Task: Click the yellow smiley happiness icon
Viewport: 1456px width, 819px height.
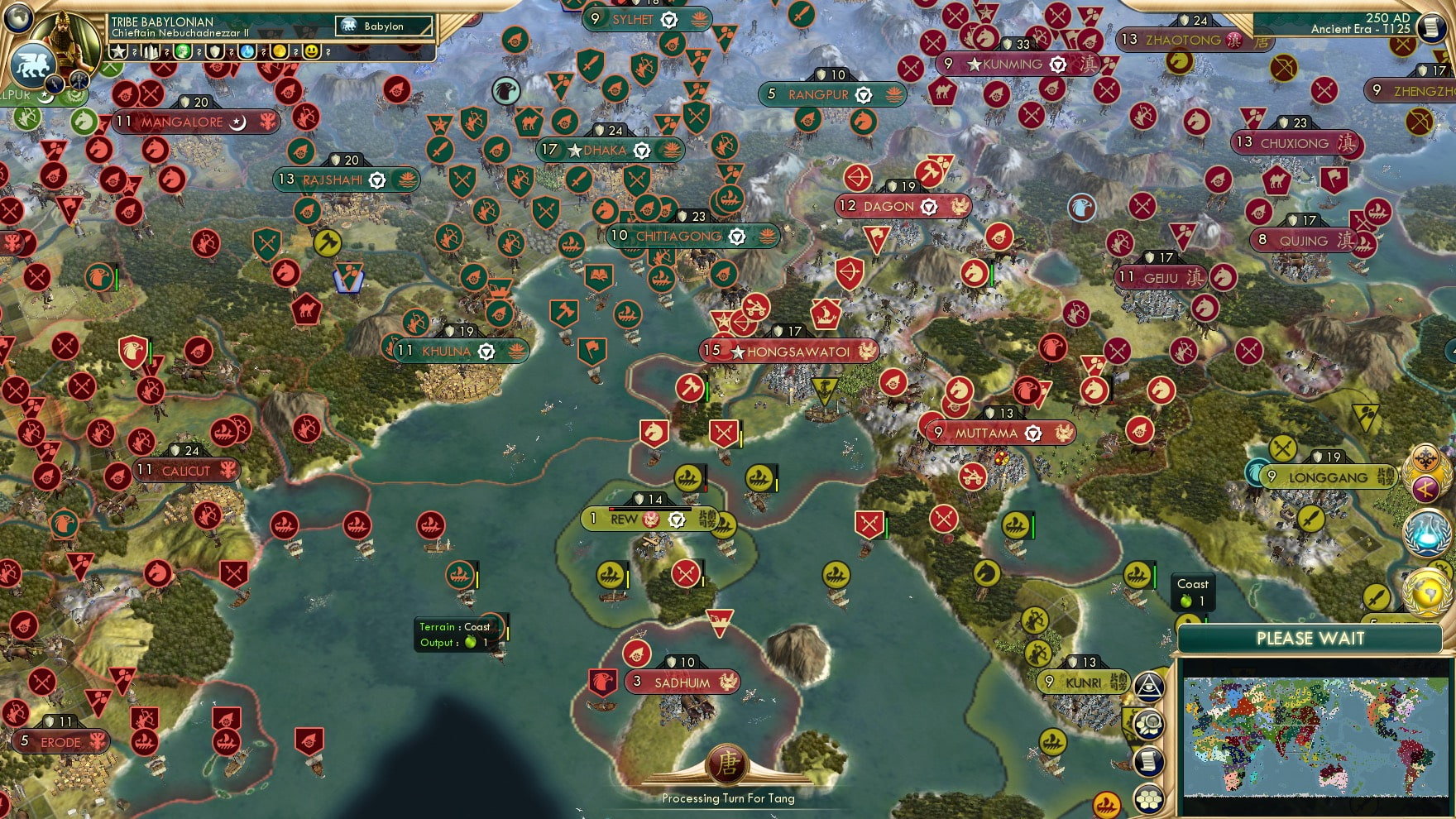Action: pos(312,52)
